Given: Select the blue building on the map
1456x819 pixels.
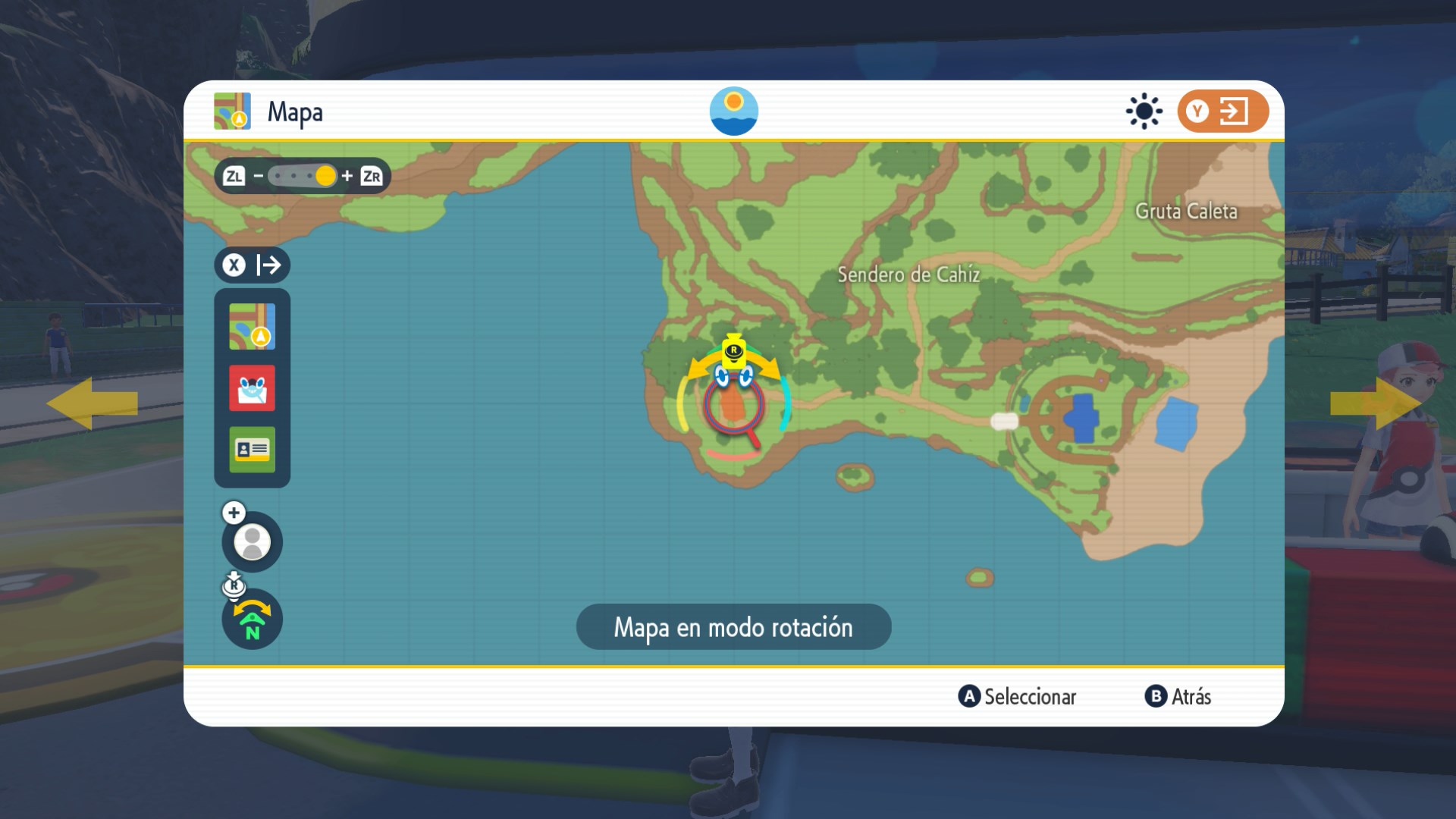Looking at the screenshot, I should pyautogui.click(x=1082, y=418).
